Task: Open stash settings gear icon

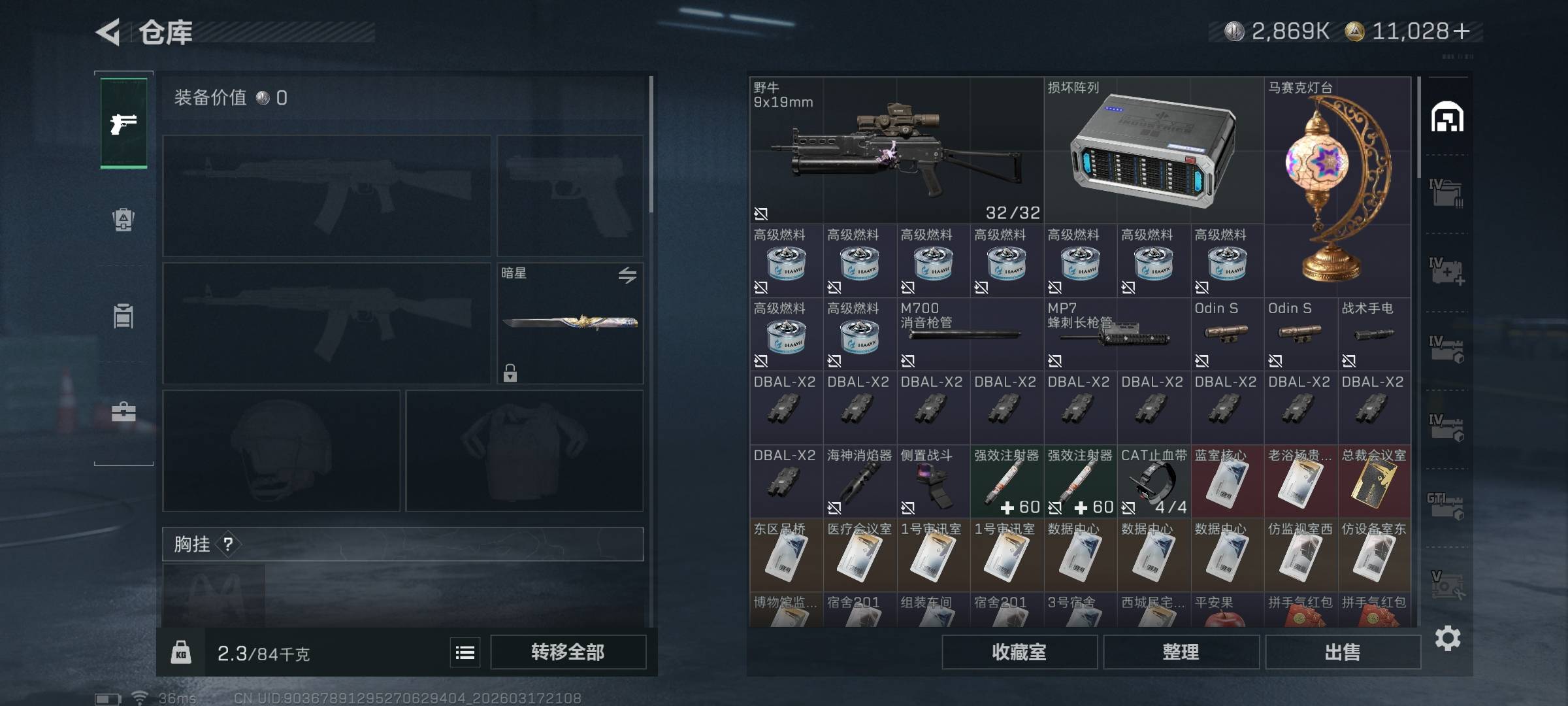Action: [x=1448, y=638]
